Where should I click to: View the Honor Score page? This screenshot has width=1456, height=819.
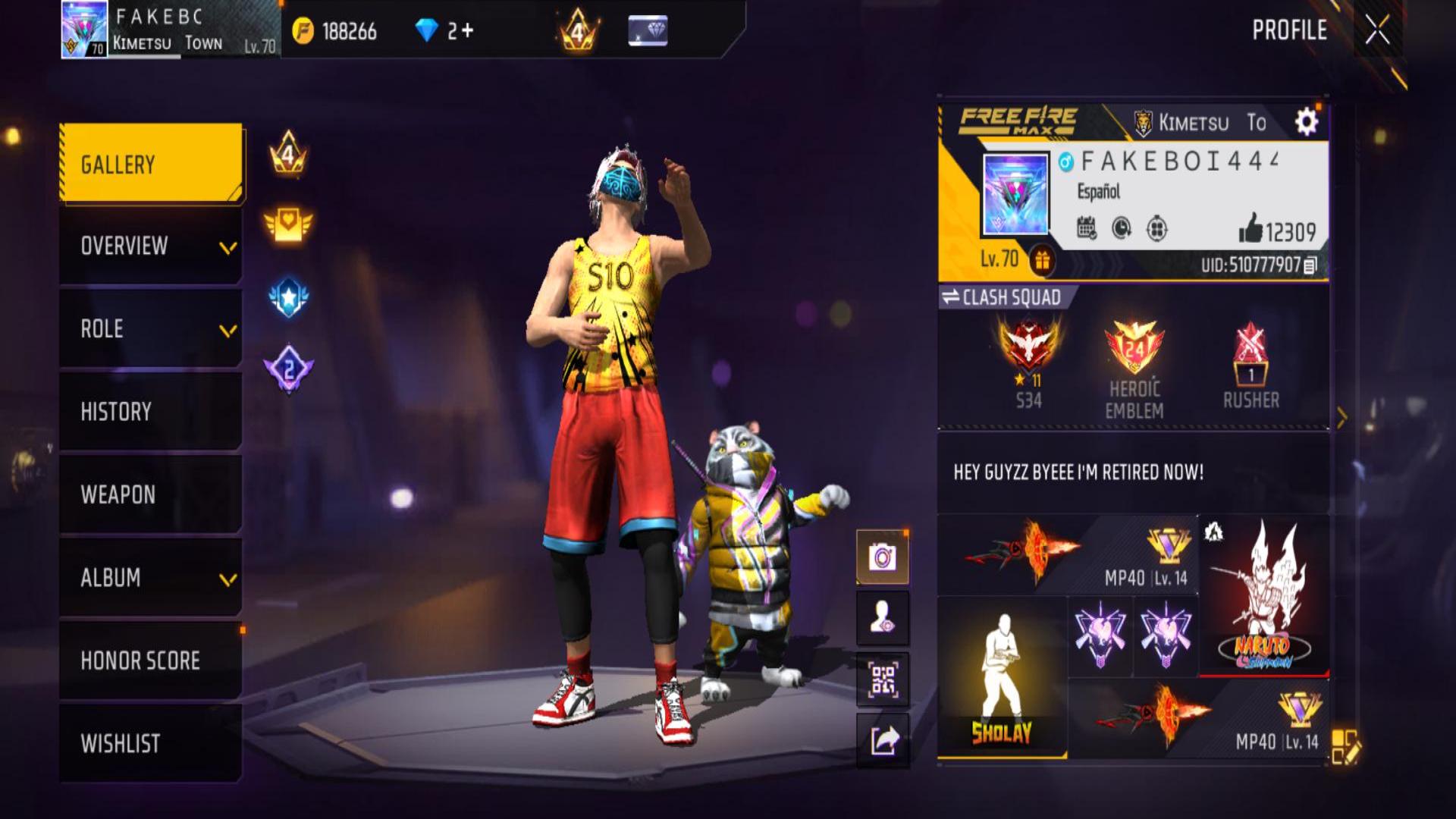(151, 661)
